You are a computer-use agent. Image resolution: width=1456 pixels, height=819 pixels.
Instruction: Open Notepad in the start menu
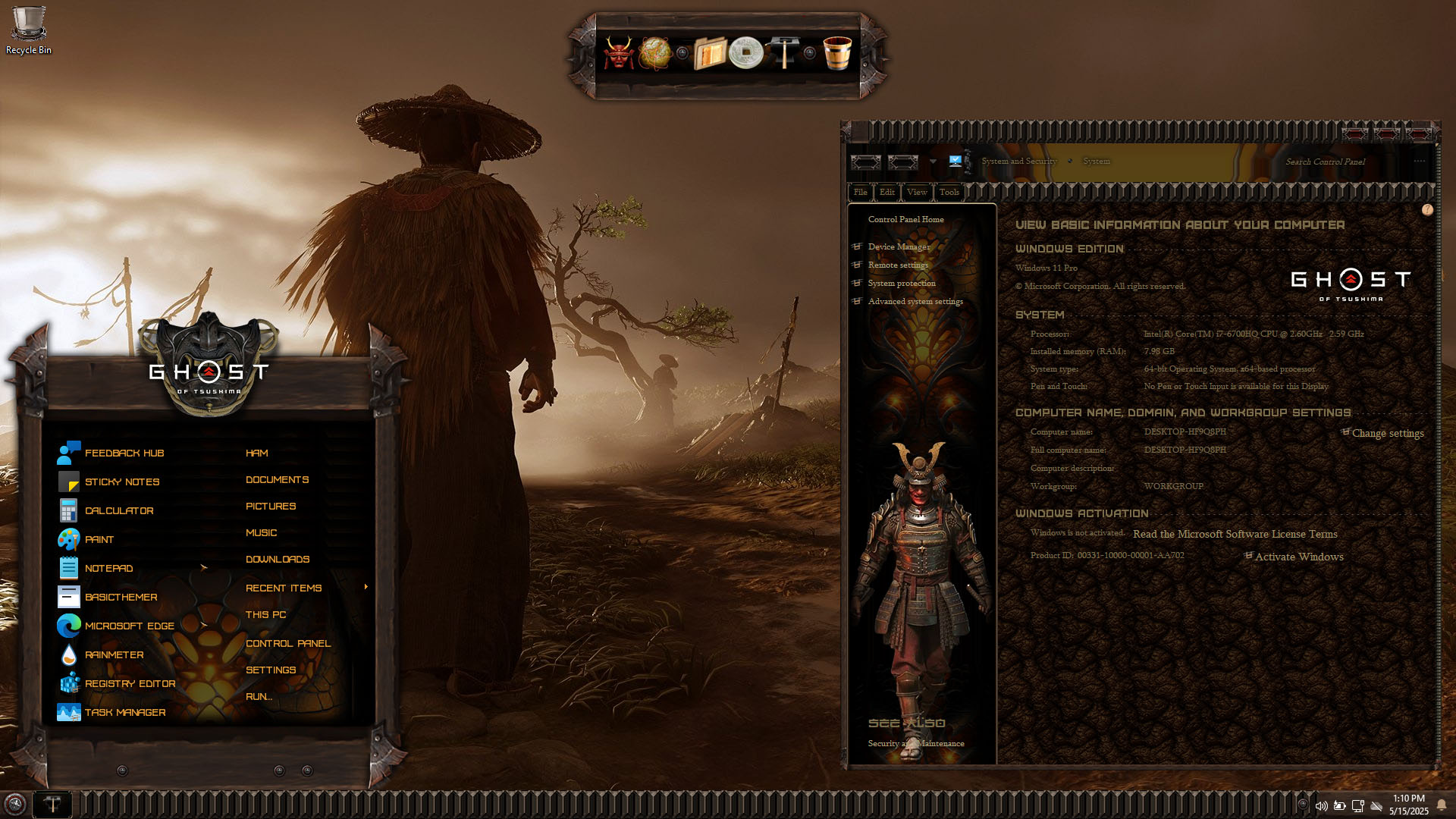pos(108,568)
